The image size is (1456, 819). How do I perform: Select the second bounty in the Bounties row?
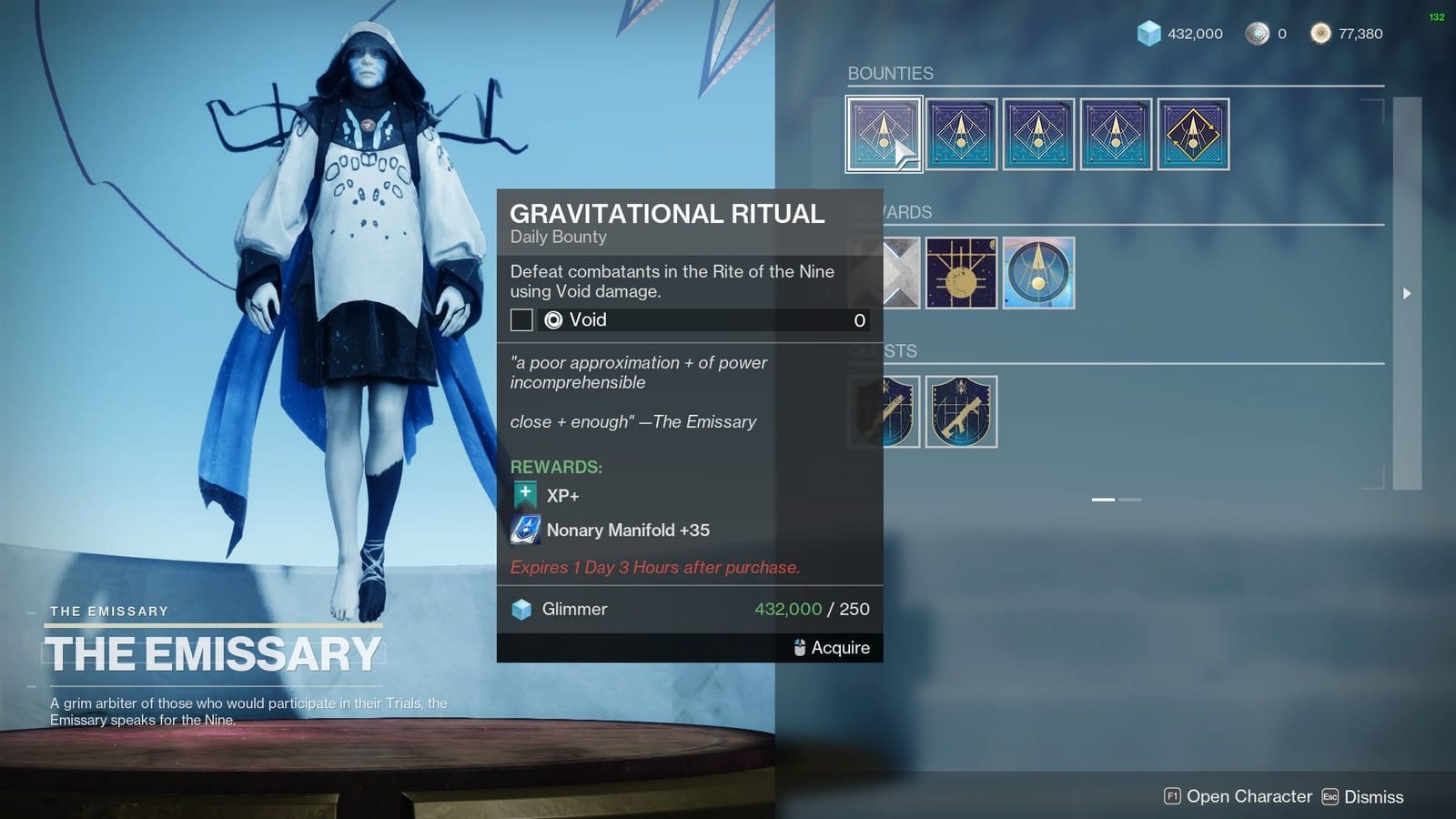[961, 135]
